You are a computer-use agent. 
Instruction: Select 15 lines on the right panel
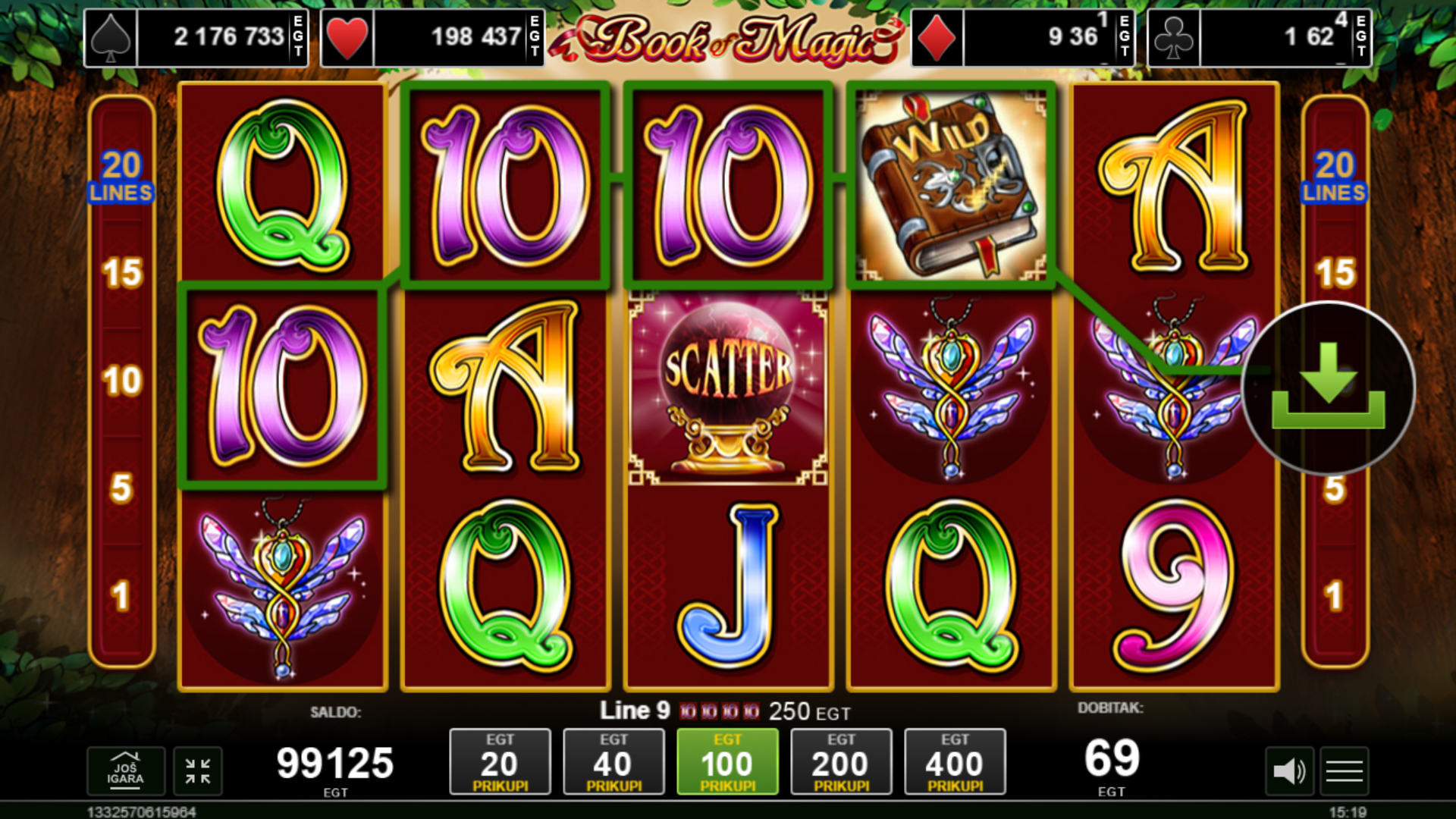pos(1335,273)
